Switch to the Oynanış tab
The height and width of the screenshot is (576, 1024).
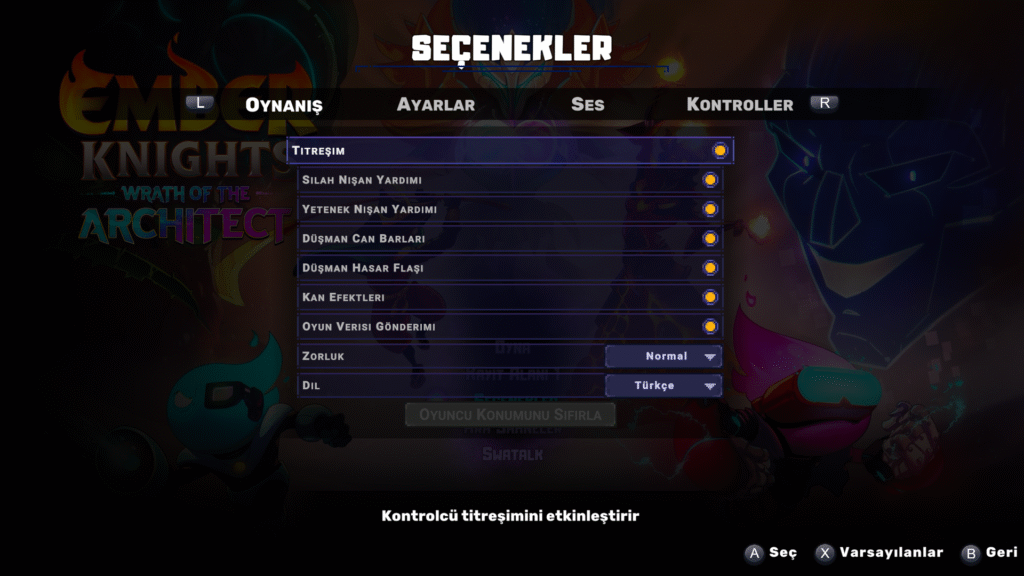284,104
